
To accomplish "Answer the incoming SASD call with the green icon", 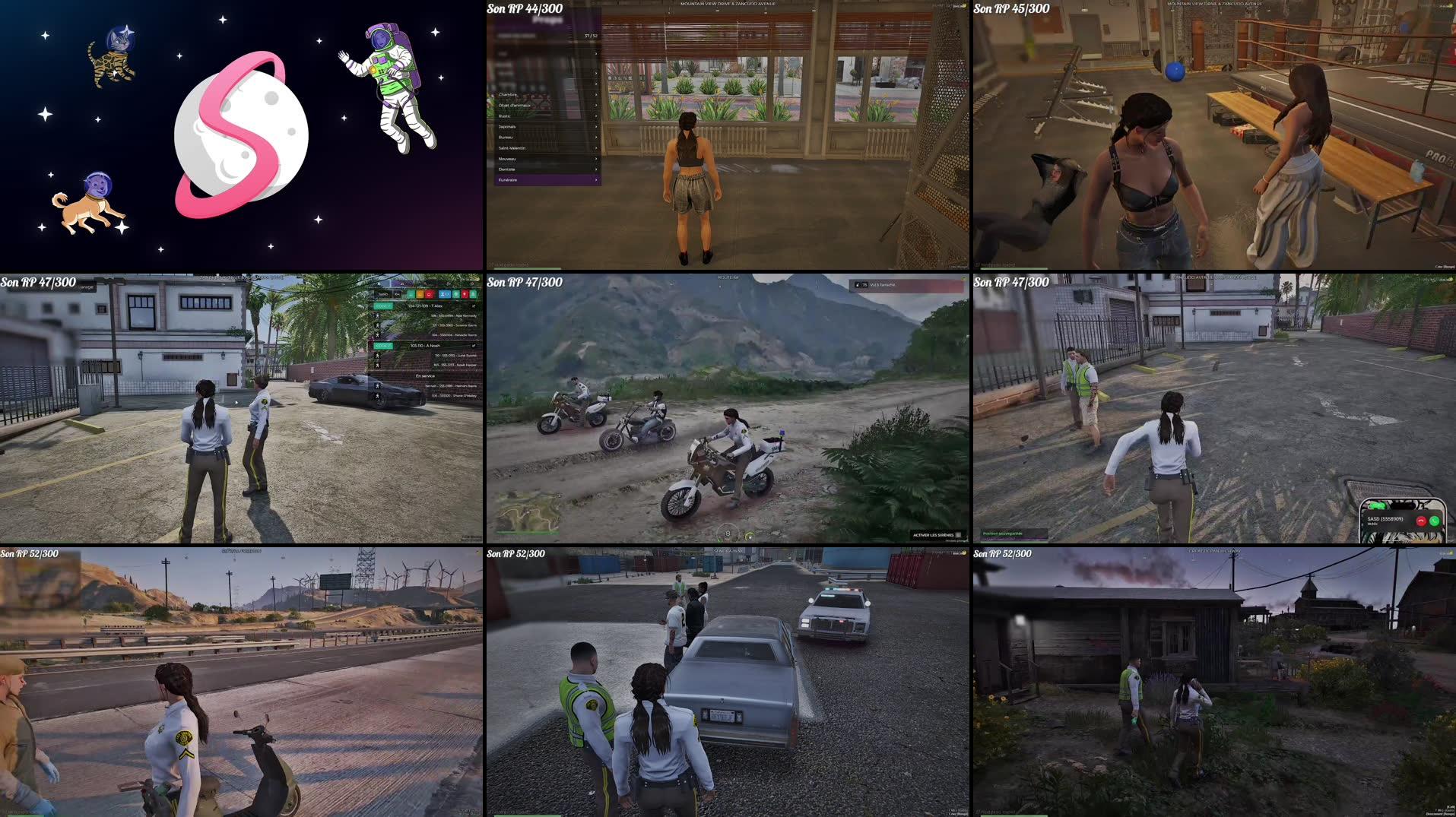I will (x=1435, y=521).
